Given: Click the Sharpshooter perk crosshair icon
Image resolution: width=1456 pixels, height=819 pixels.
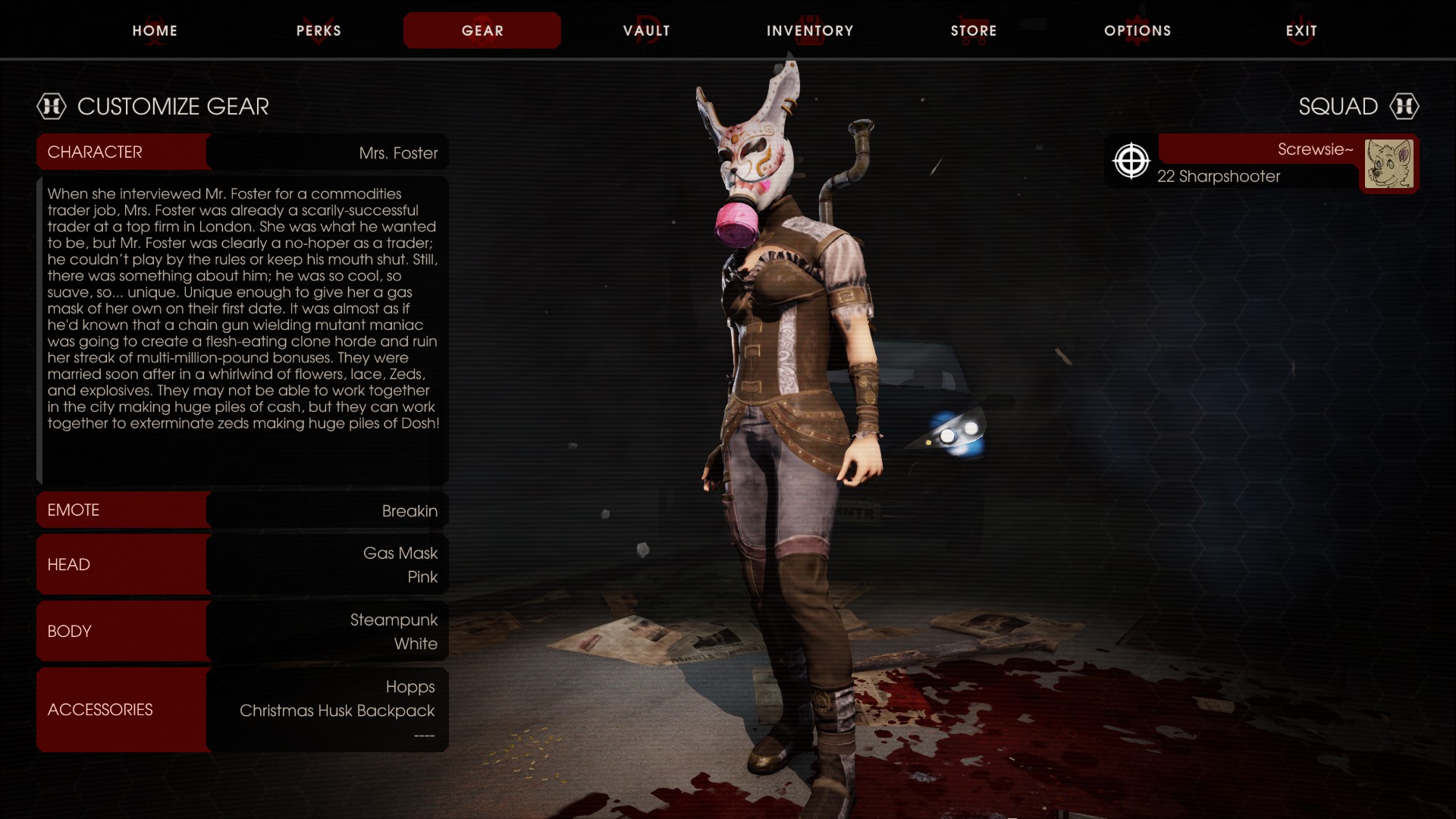Looking at the screenshot, I should [x=1131, y=162].
